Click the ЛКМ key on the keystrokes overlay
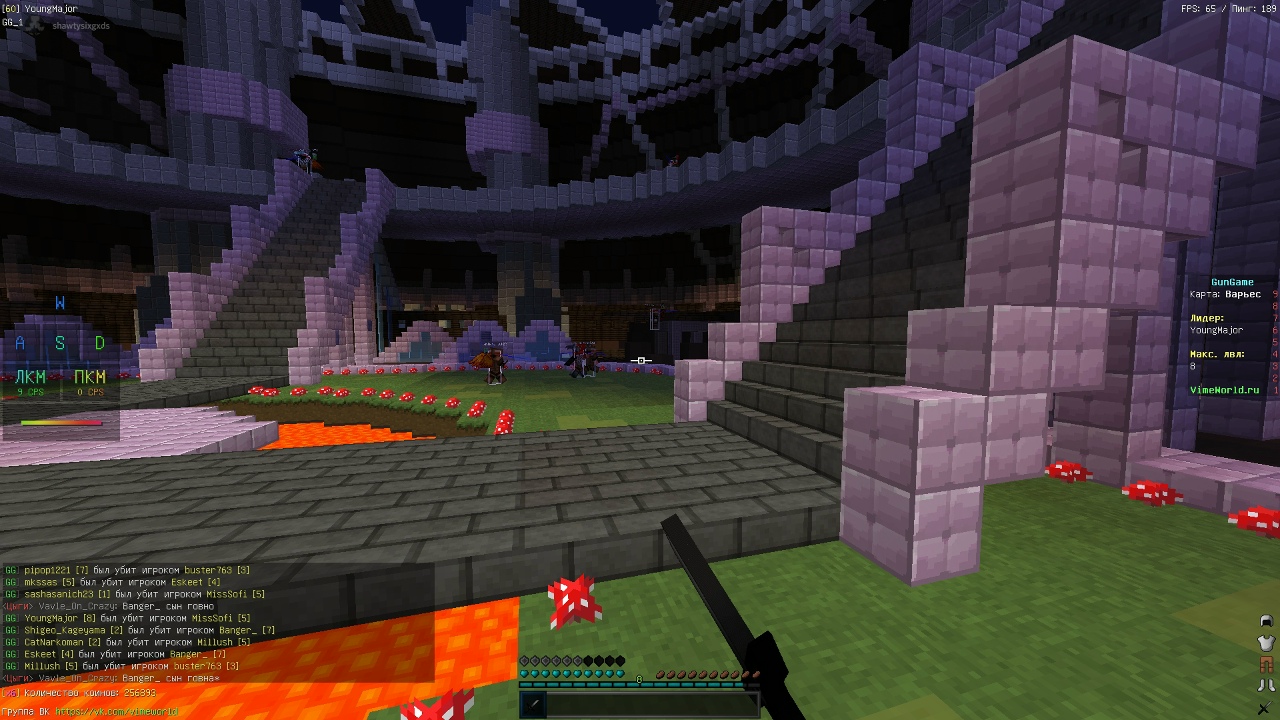Image resolution: width=1280 pixels, height=720 pixels. click(x=31, y=381)
